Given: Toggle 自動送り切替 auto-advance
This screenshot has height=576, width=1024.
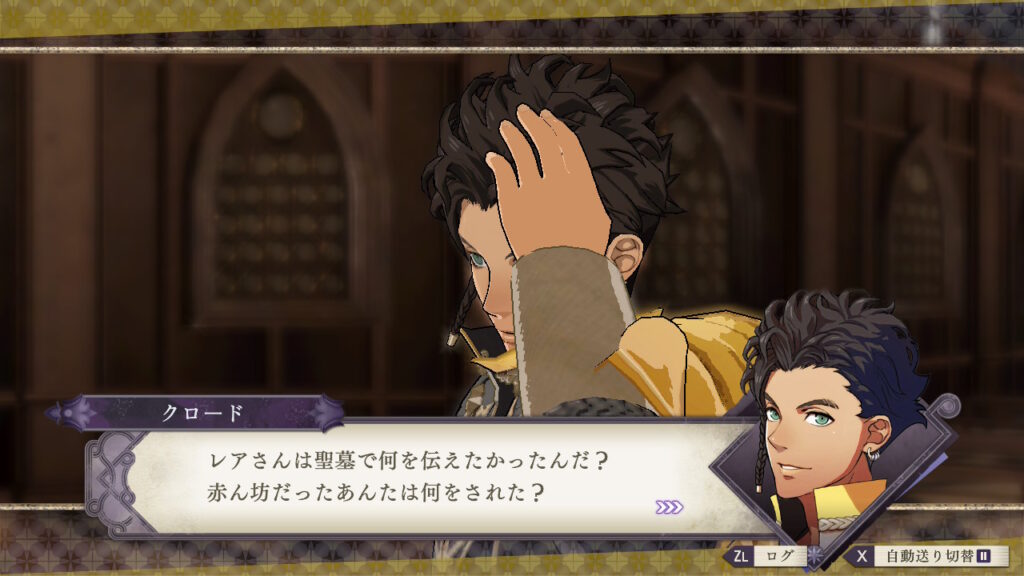Looking at the screenshot, I should [x=926, y=555].
